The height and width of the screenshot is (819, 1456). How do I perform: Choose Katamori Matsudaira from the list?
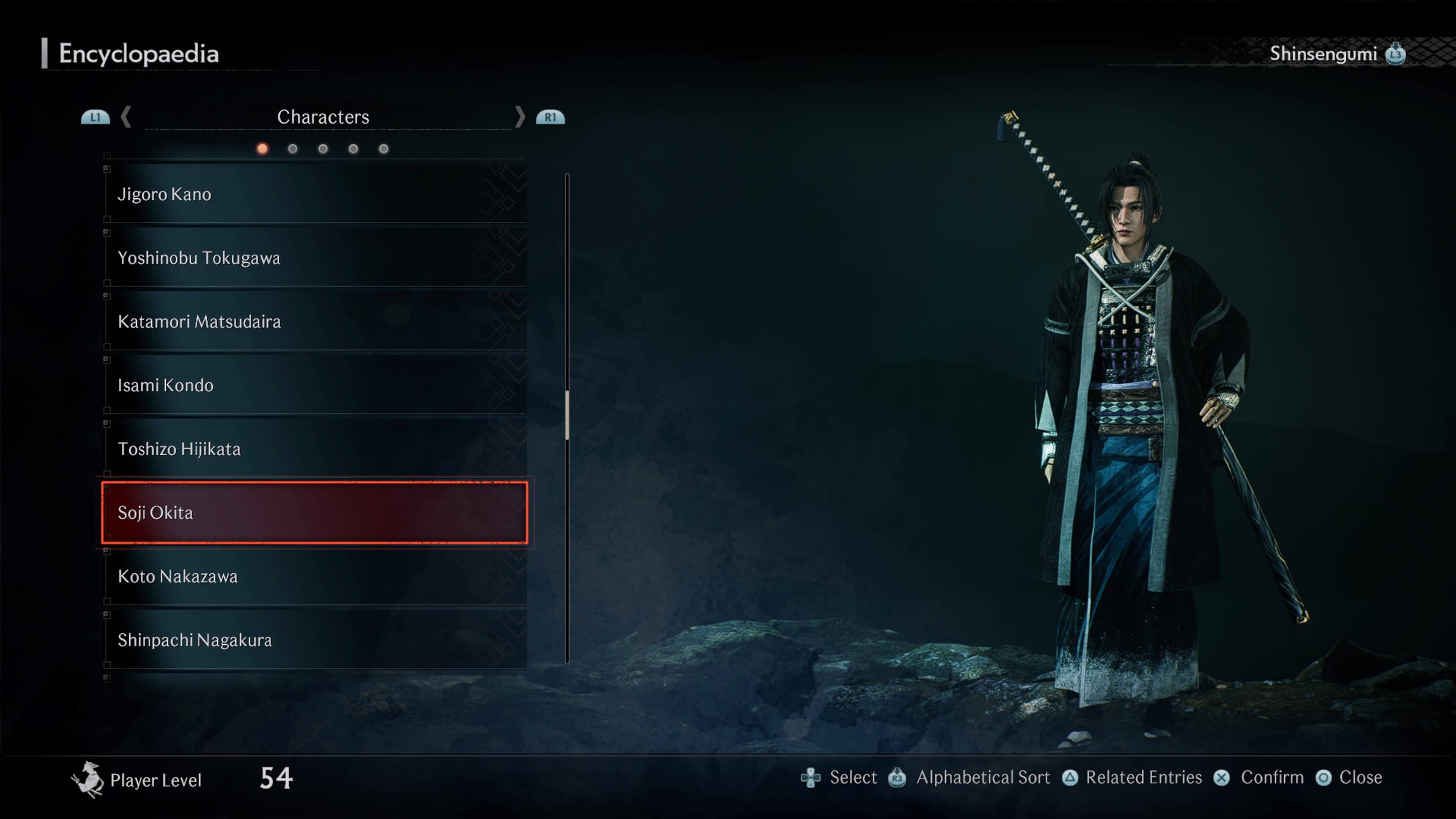click(314, 322)
